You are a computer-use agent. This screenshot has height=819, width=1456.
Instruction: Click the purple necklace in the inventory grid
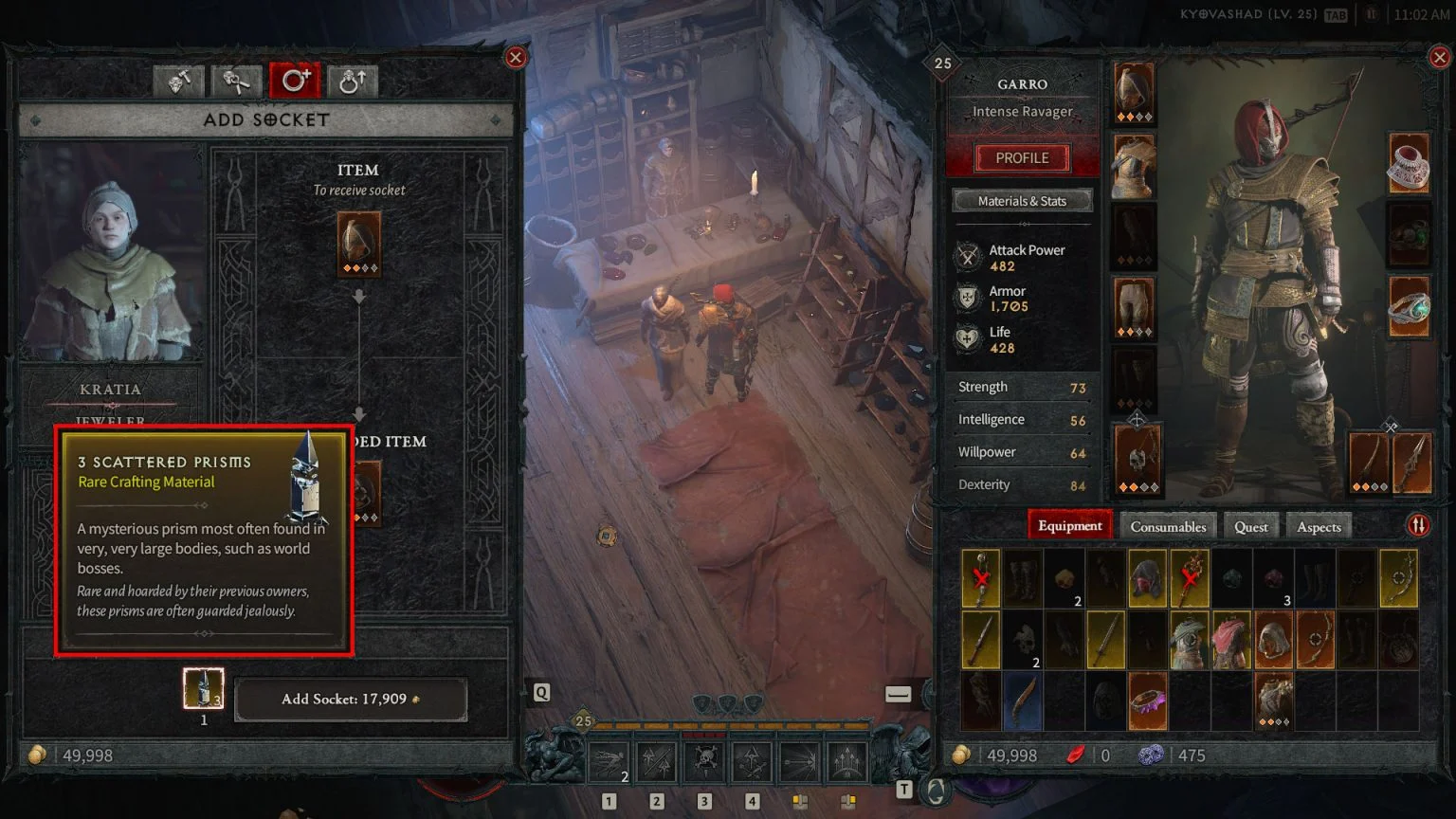click(x=1147, y=700)
